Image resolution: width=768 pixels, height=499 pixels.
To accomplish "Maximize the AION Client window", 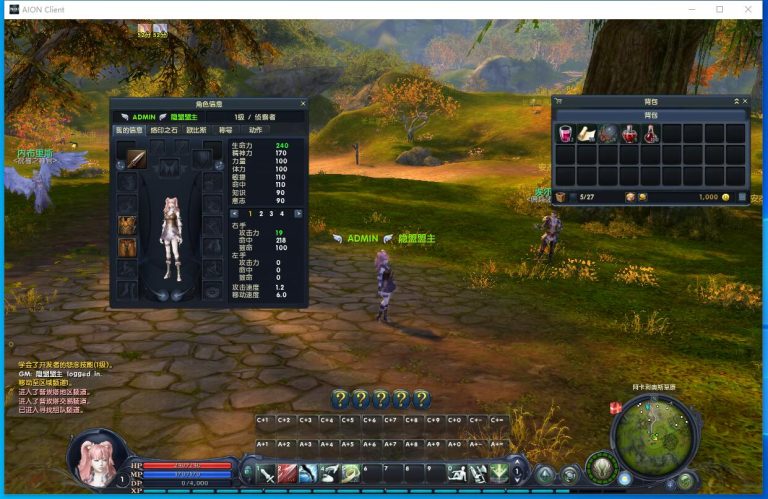I will point(720,9).
